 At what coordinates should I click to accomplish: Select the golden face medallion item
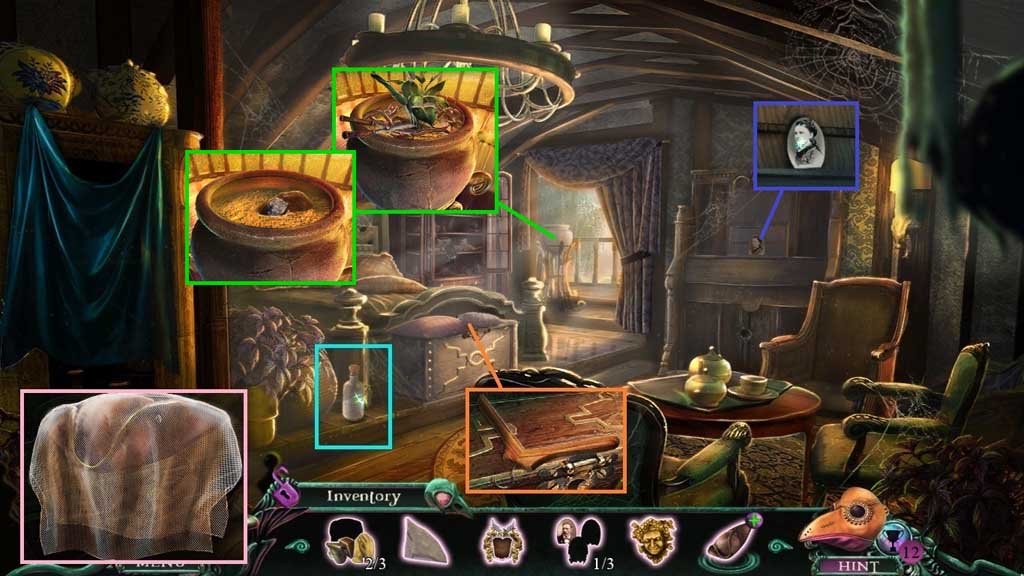coord(651,539)
